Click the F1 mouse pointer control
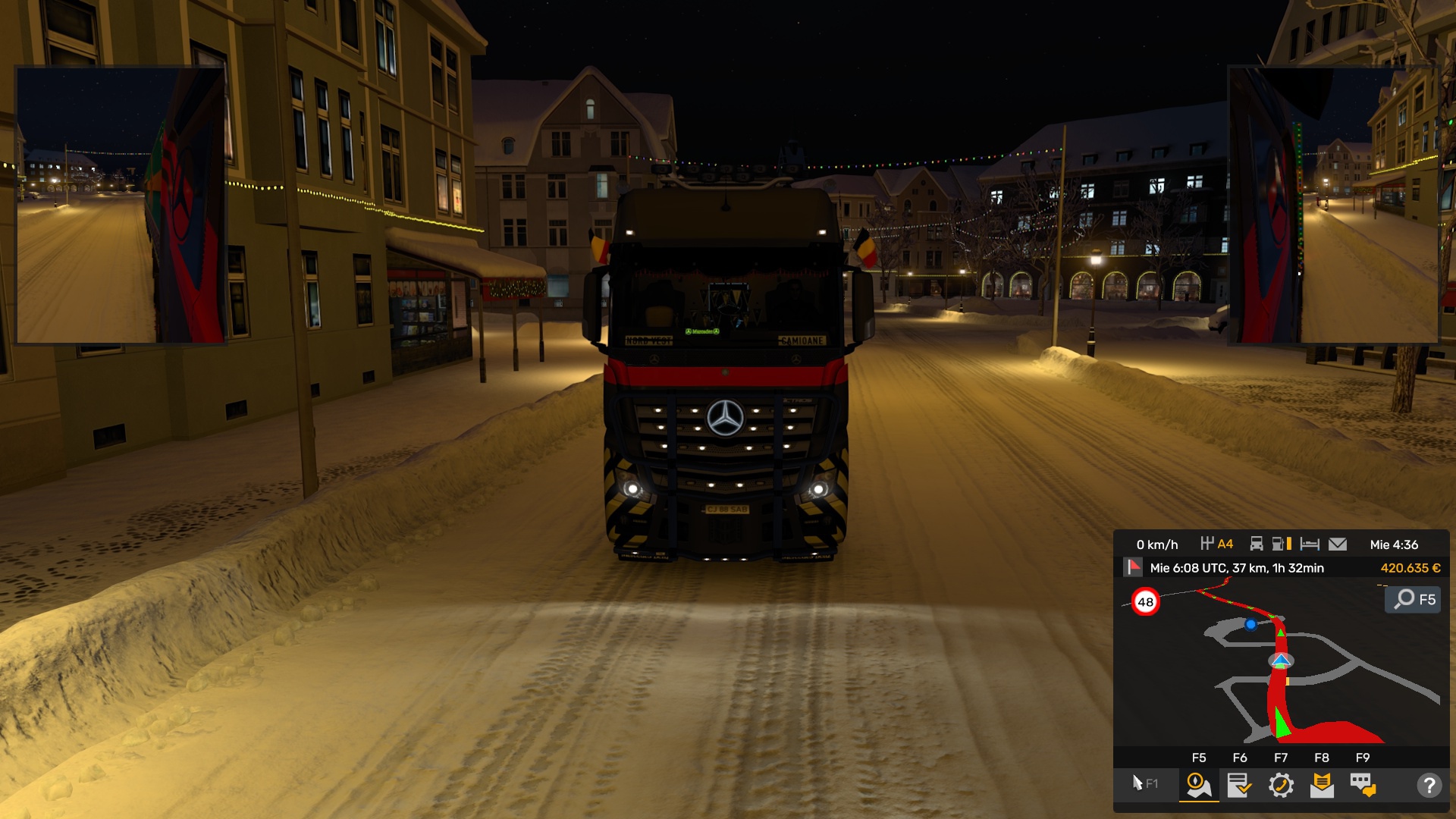Image resolution: width=1456 pixels, height=819 pixels. 1144,783
